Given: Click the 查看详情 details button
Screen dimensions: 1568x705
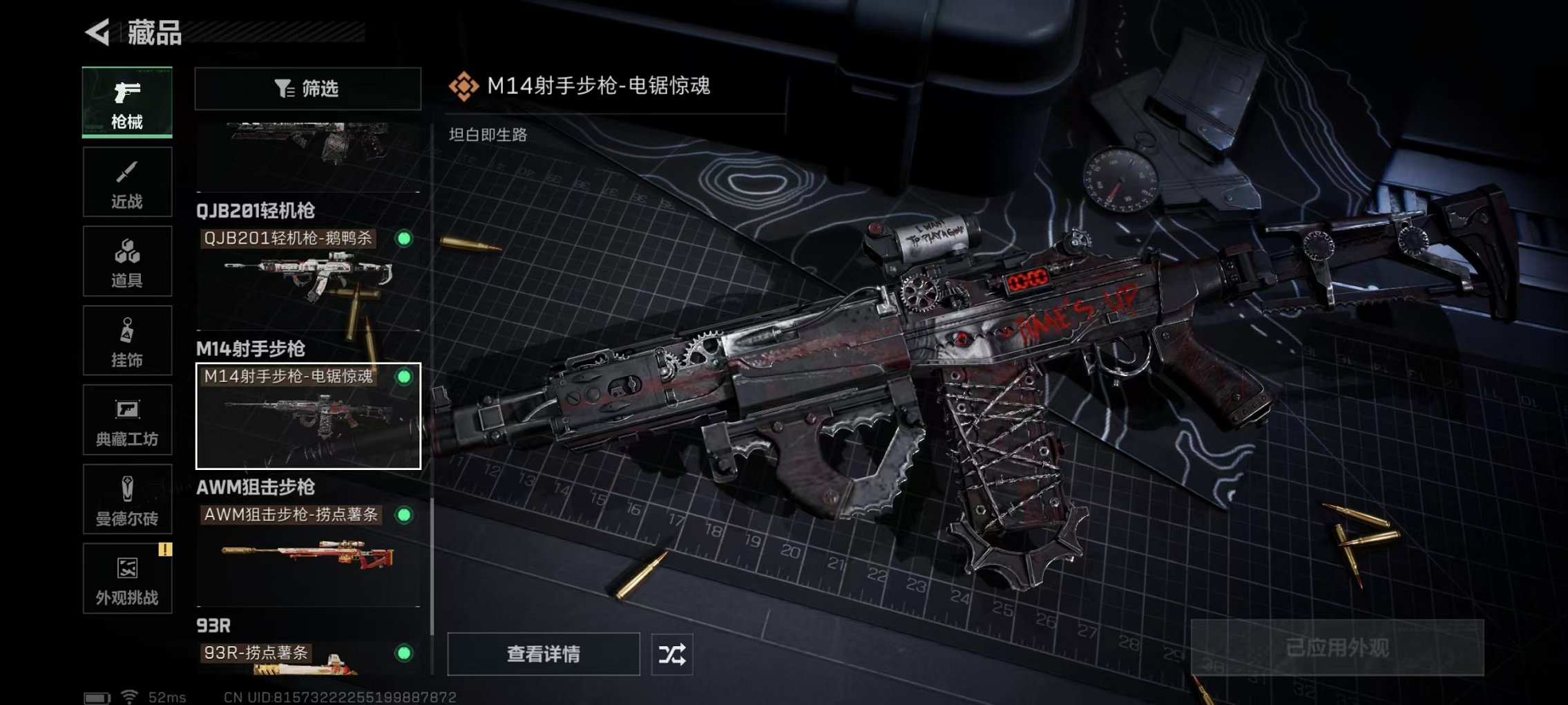Looking at the screenshot, I should pos(543,654).
